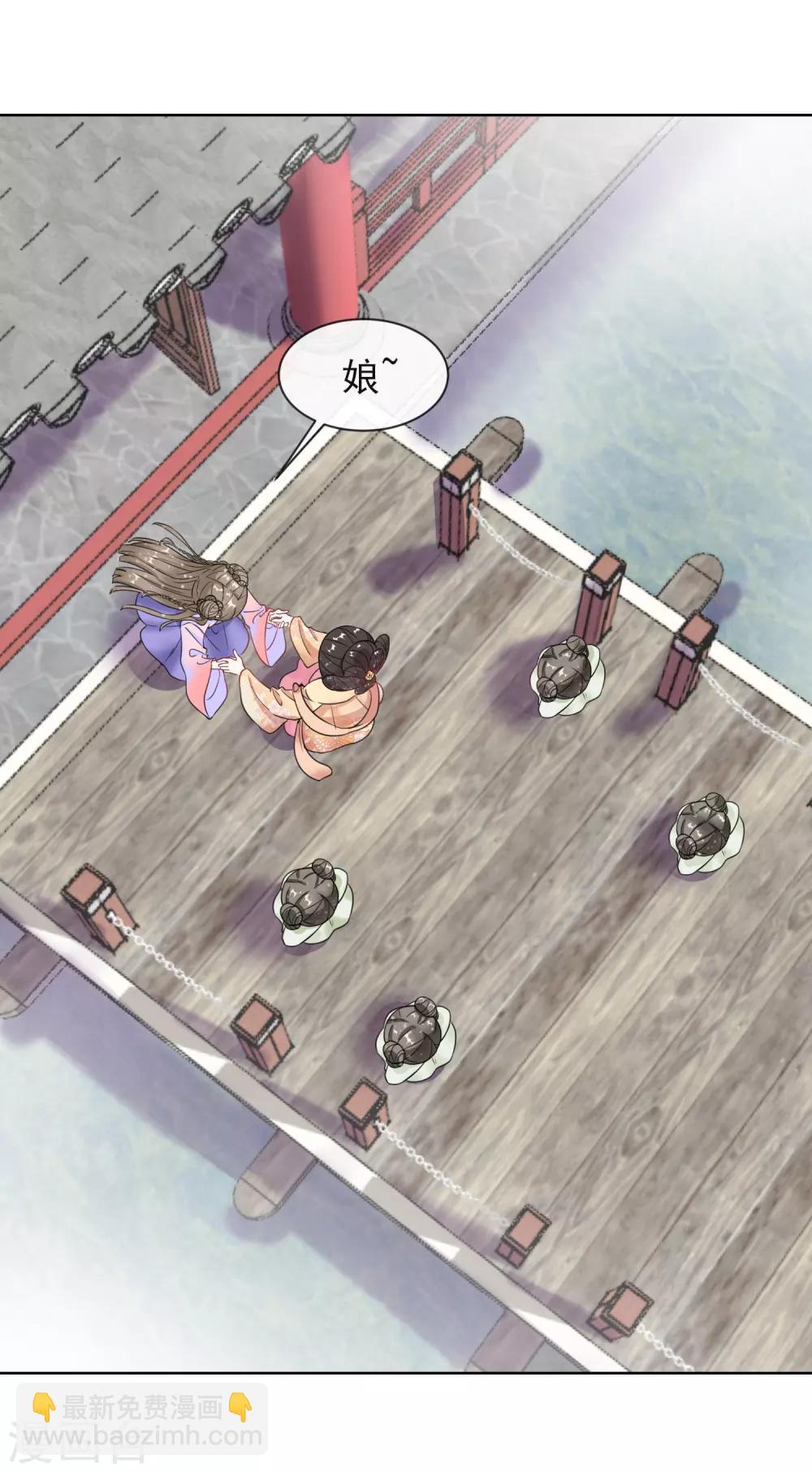812x1472 pixels.
Task: Open the 最新免费漫画 baozimh.com banner
Action: (x=142, y=1421)
